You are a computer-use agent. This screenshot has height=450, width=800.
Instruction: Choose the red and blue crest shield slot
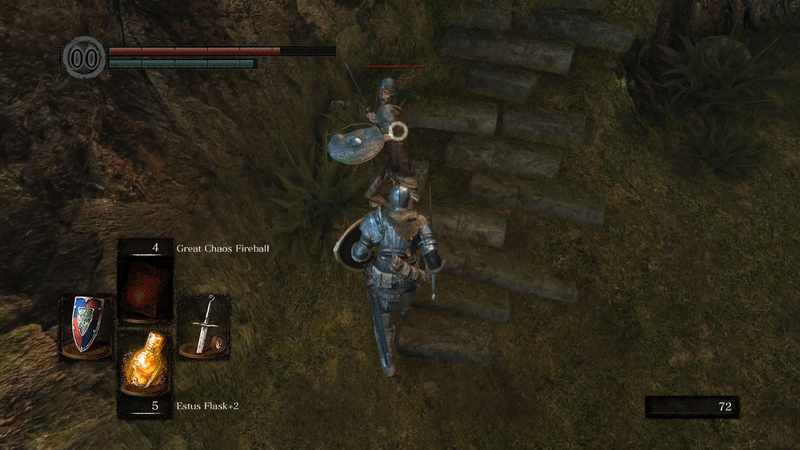86,324
